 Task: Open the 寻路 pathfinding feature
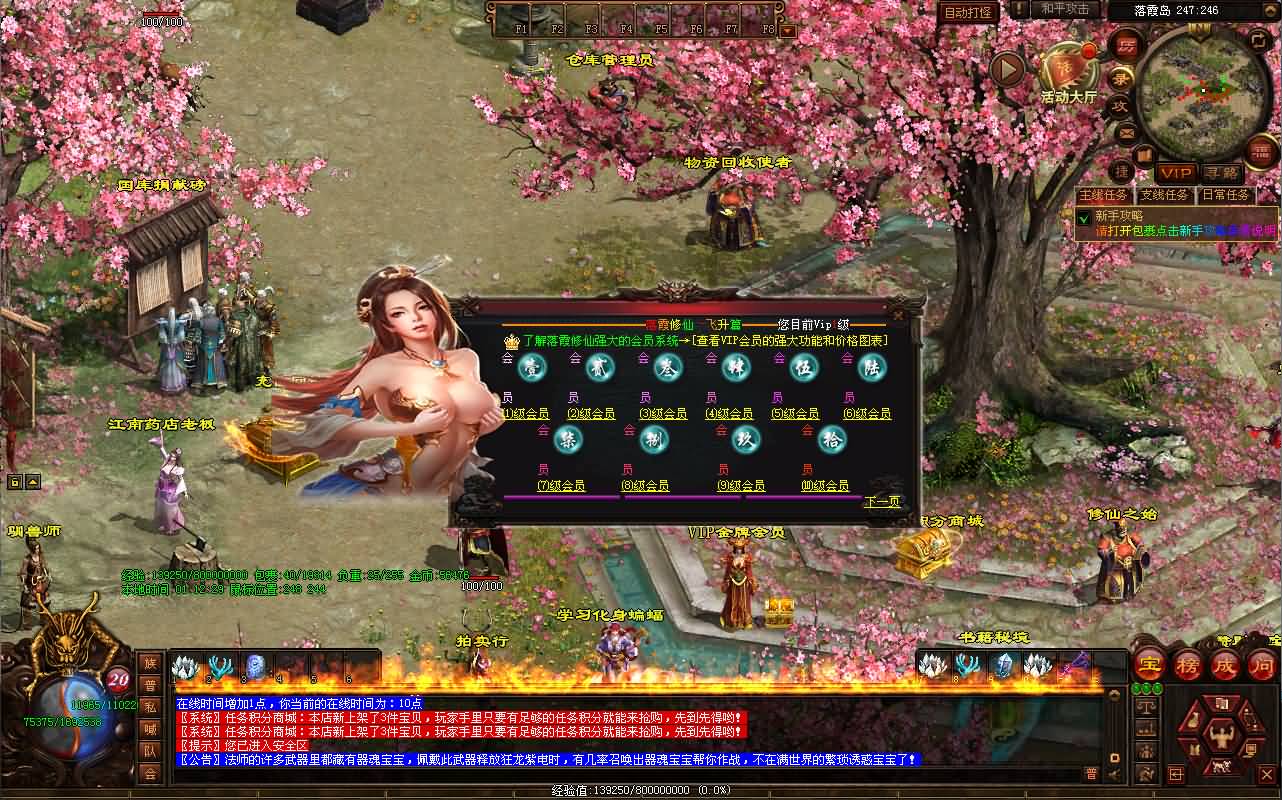coord(1222,171)
